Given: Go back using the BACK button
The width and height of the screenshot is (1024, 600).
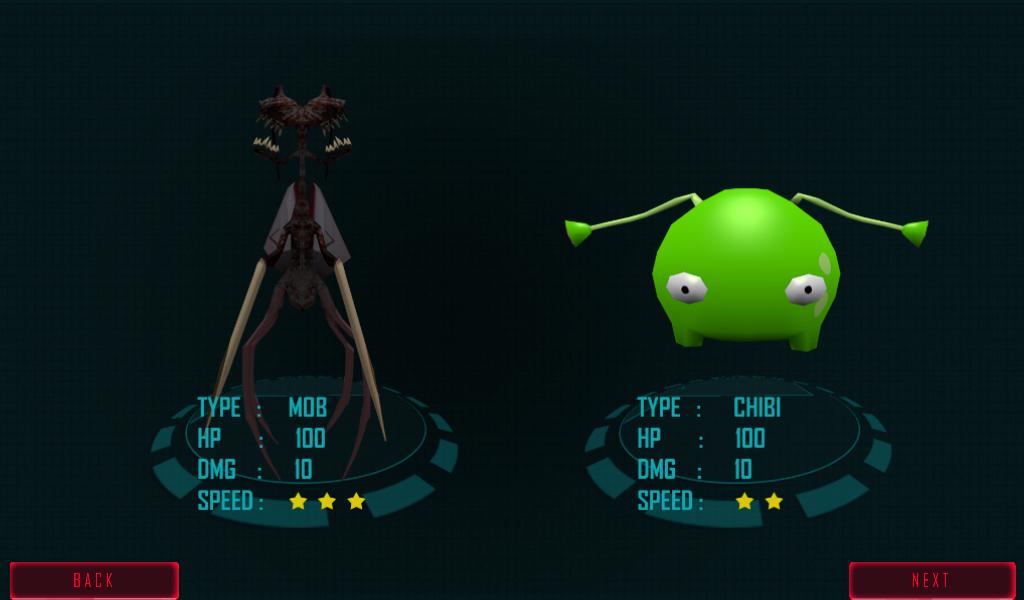Looking at the screenshot, I should [x=94, y=580].
